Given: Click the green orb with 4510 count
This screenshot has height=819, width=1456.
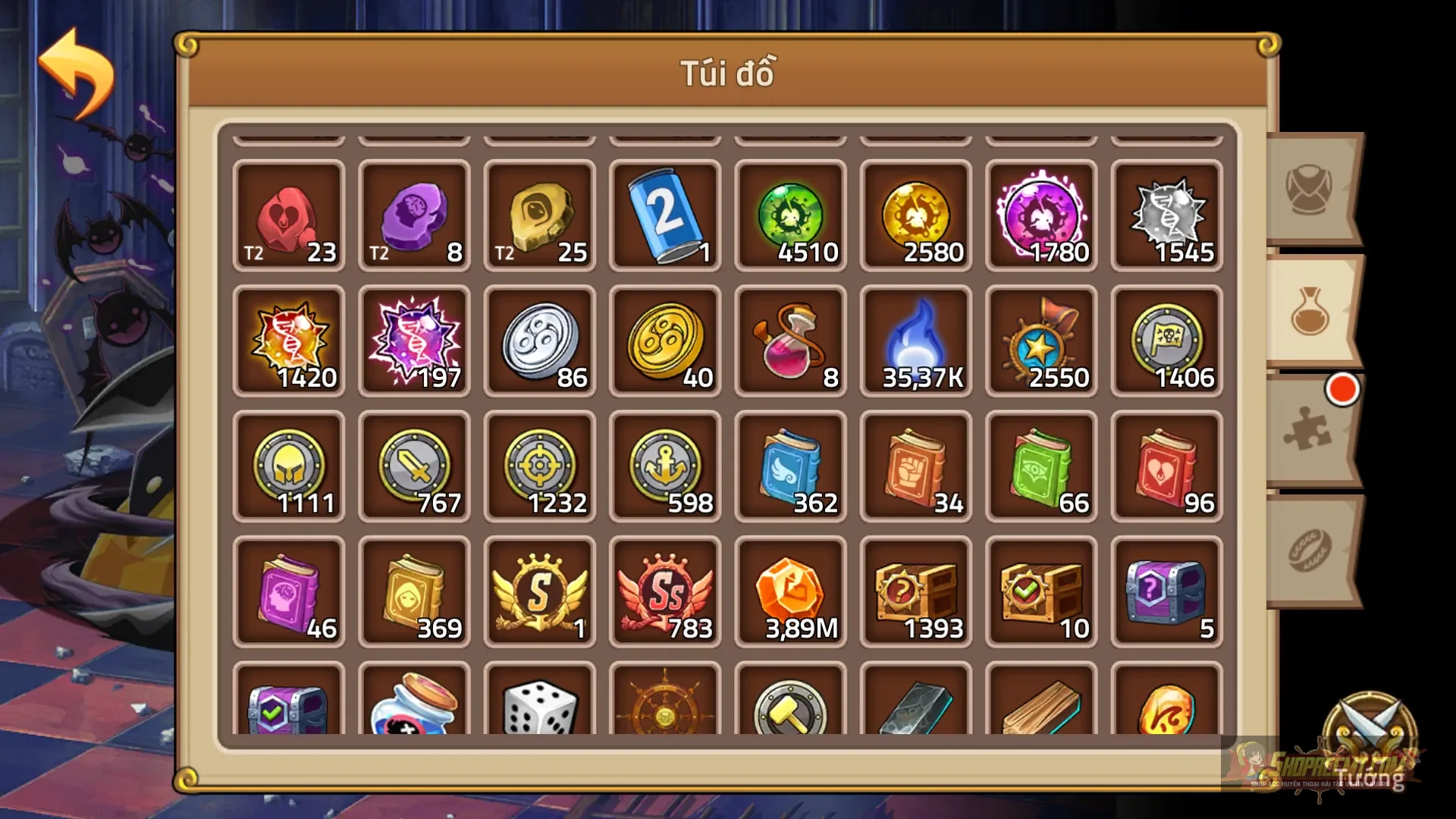Looking at the screenshot, I should click(x=790, y=216).
